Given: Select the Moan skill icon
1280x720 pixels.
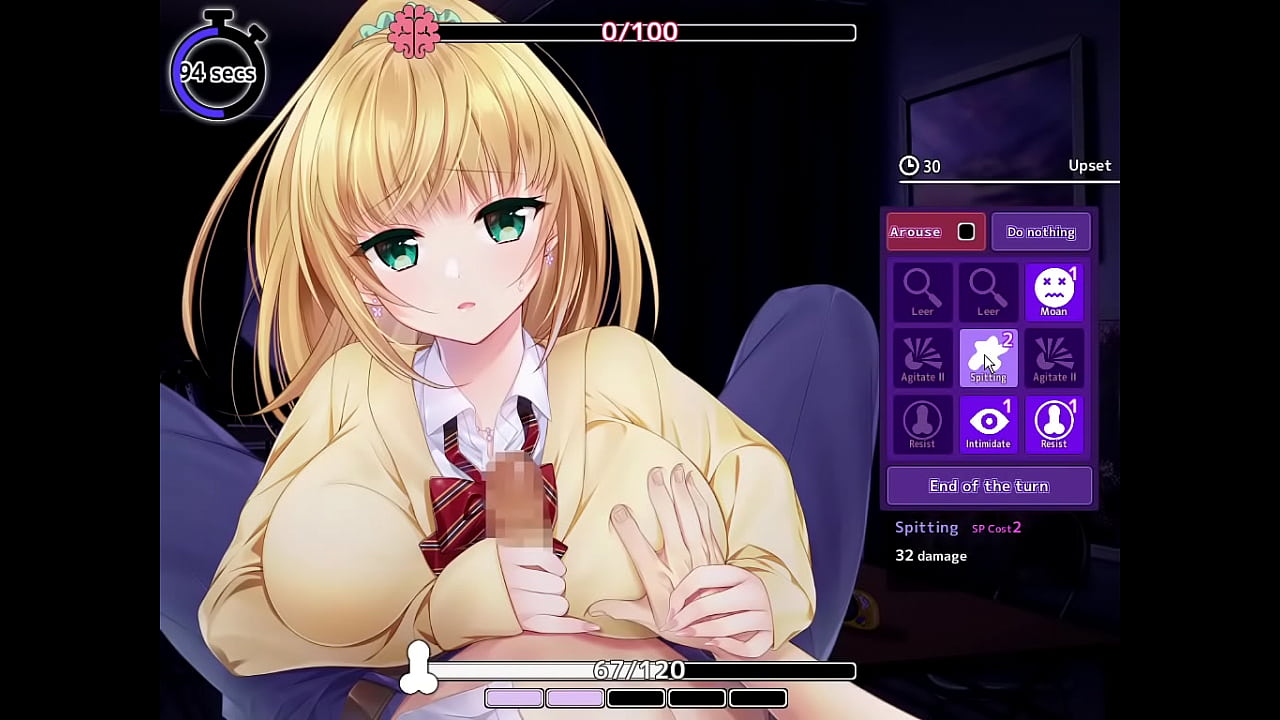Looking at the screenshot, I should tap(1054, 290).
